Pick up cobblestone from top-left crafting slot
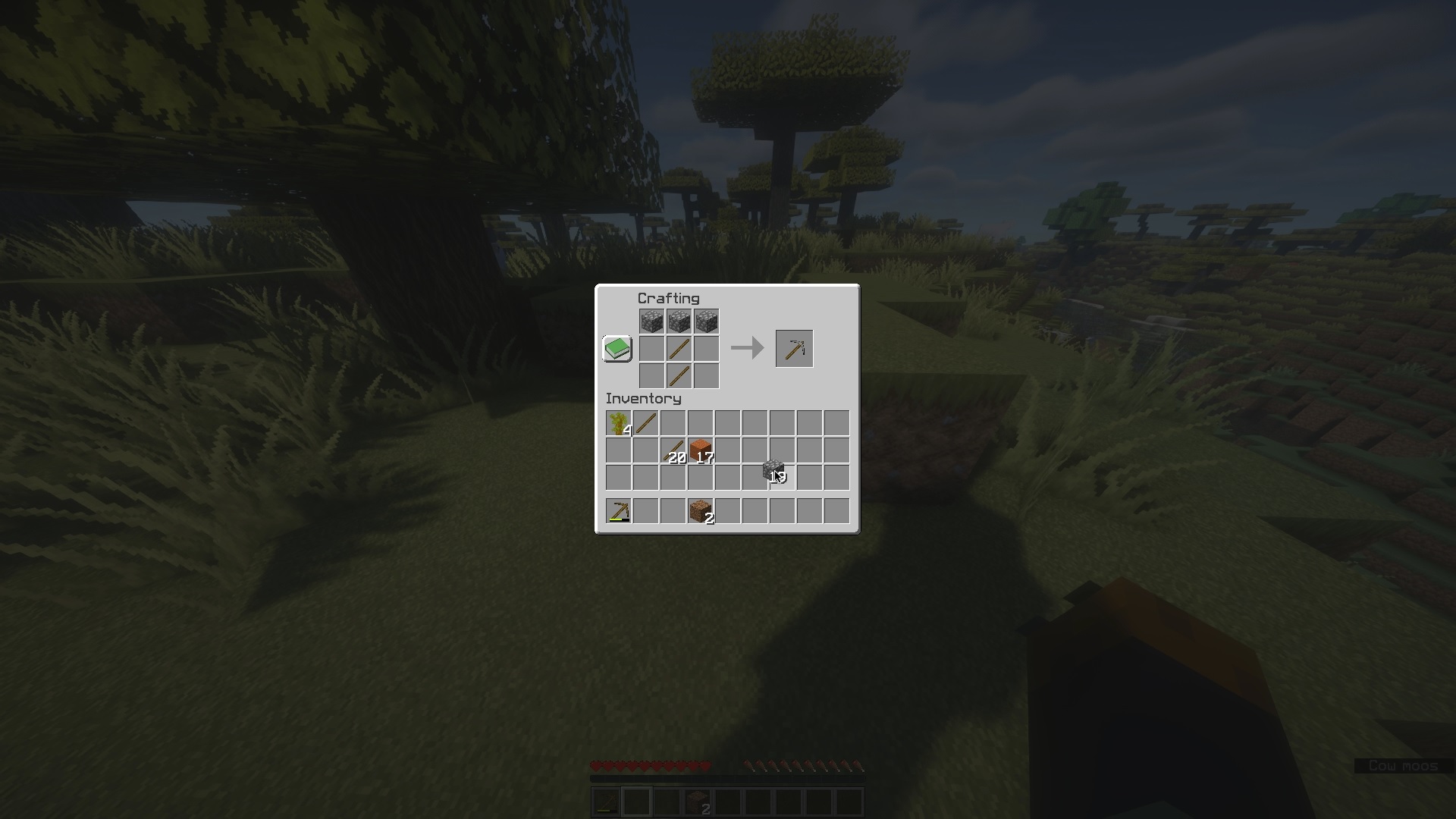 (x=652, y=321)
